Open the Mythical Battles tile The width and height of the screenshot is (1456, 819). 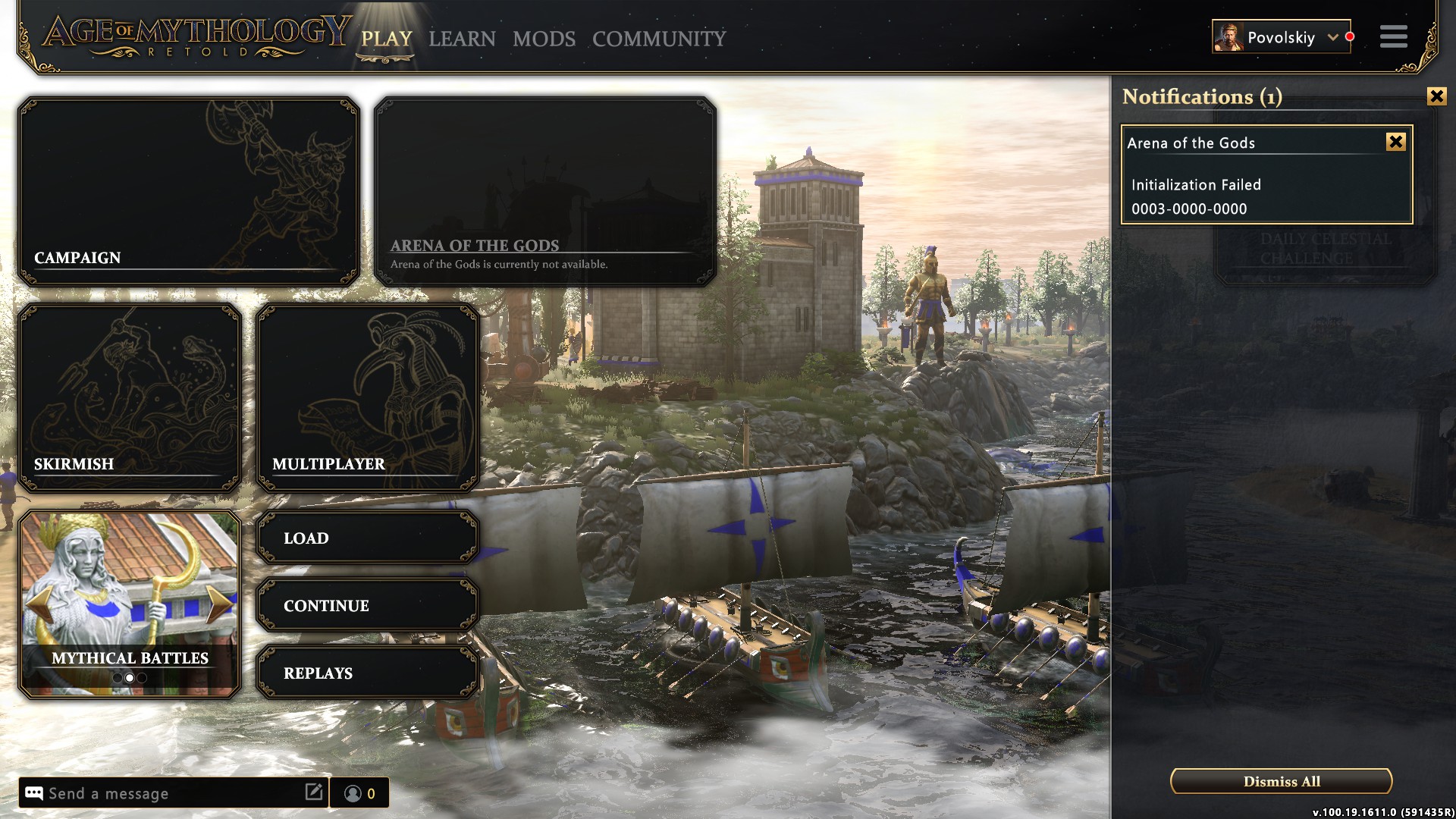[129, 591]
